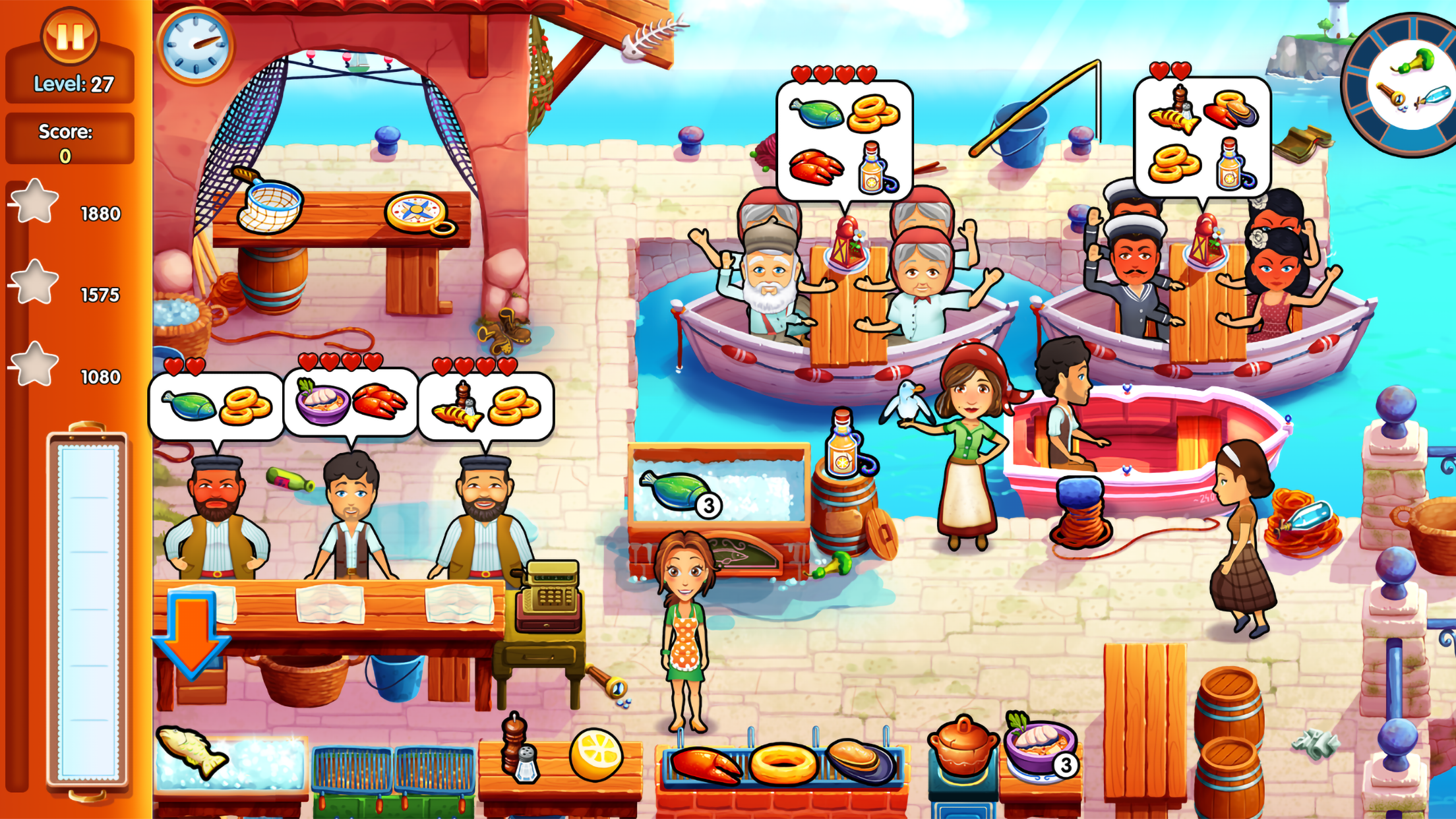Click the blue arrow at the counter spot

click(191, 636)
